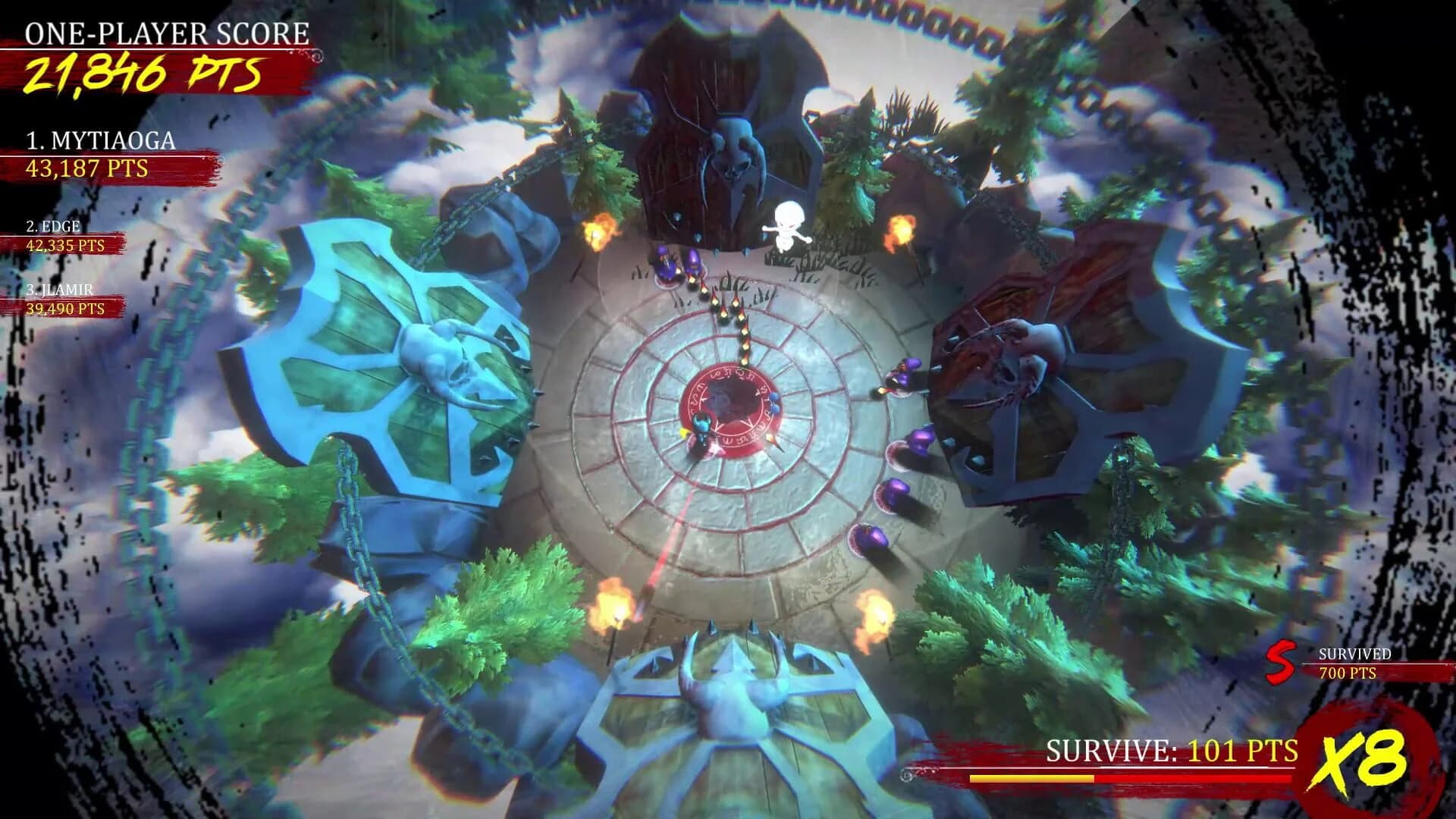Image resolution: width=1456 pixels, height=819 pixels.
Task: Click the red S survived badge icon
Action: (x=1282, y=662)
